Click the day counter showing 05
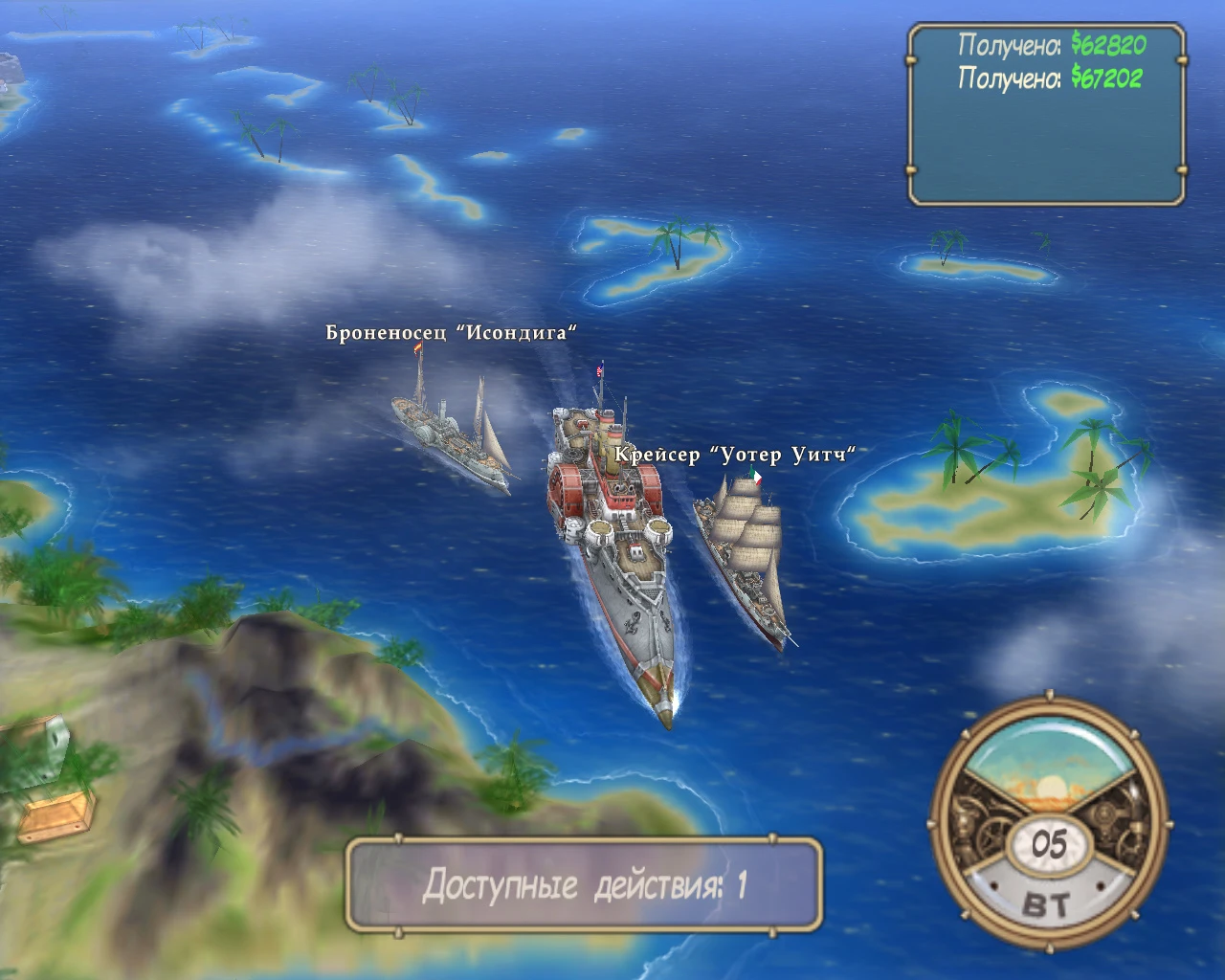The height and width of the screenshot is (980, 1225). 1051,844
